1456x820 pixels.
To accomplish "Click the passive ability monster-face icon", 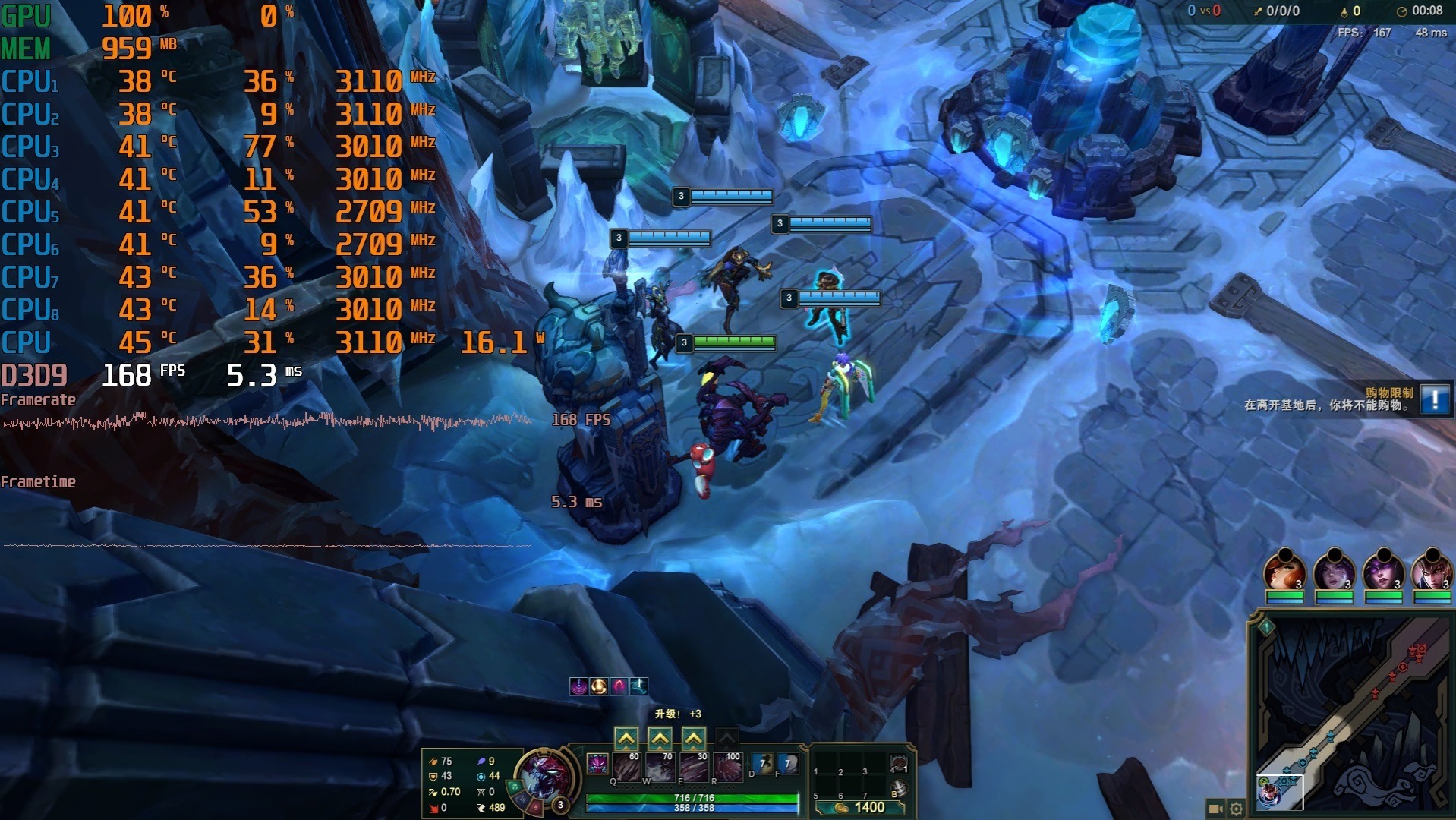I will click(597, 763).
